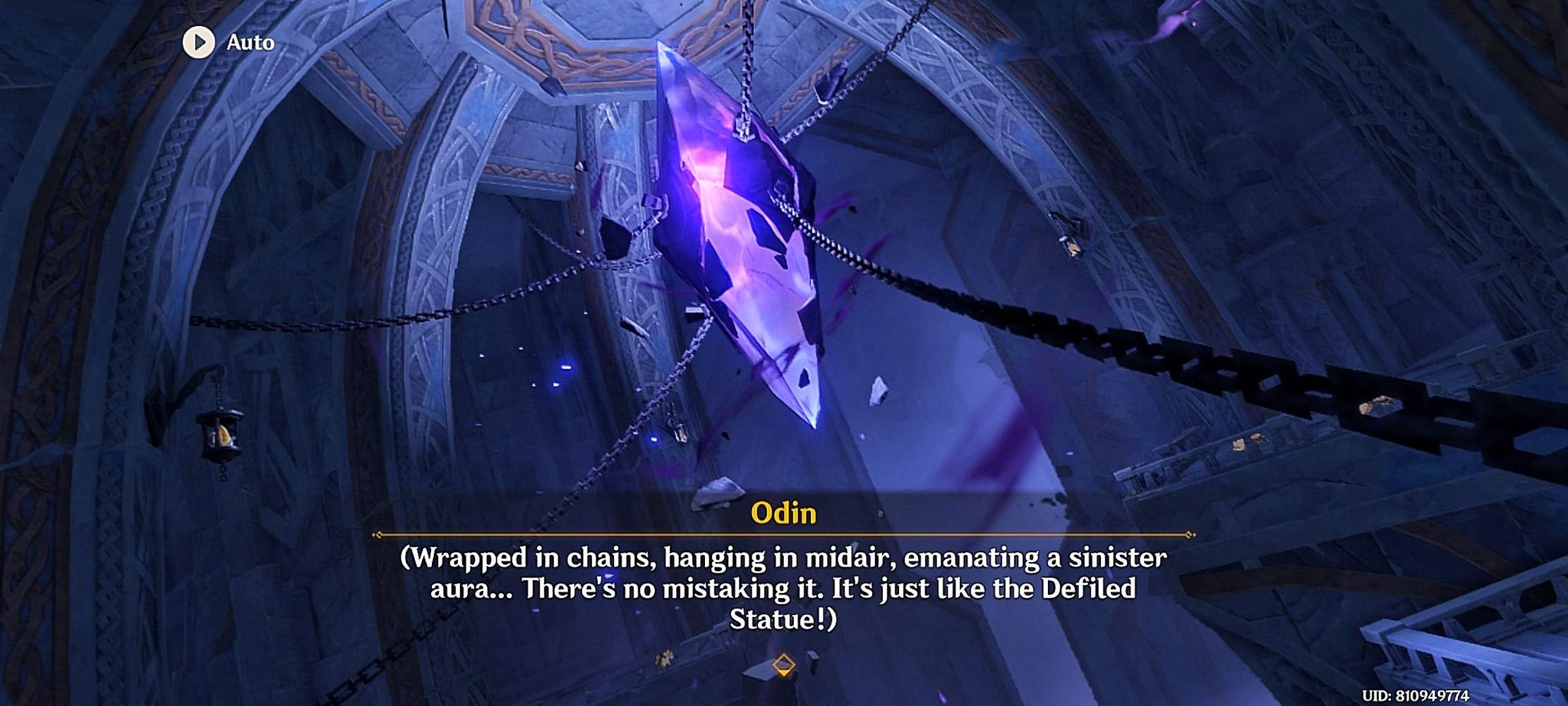Screen dimensions: 1568x706
Task: Click the circular play icon beside Auto
Action: pyautogui.click(x=198, y=42)
